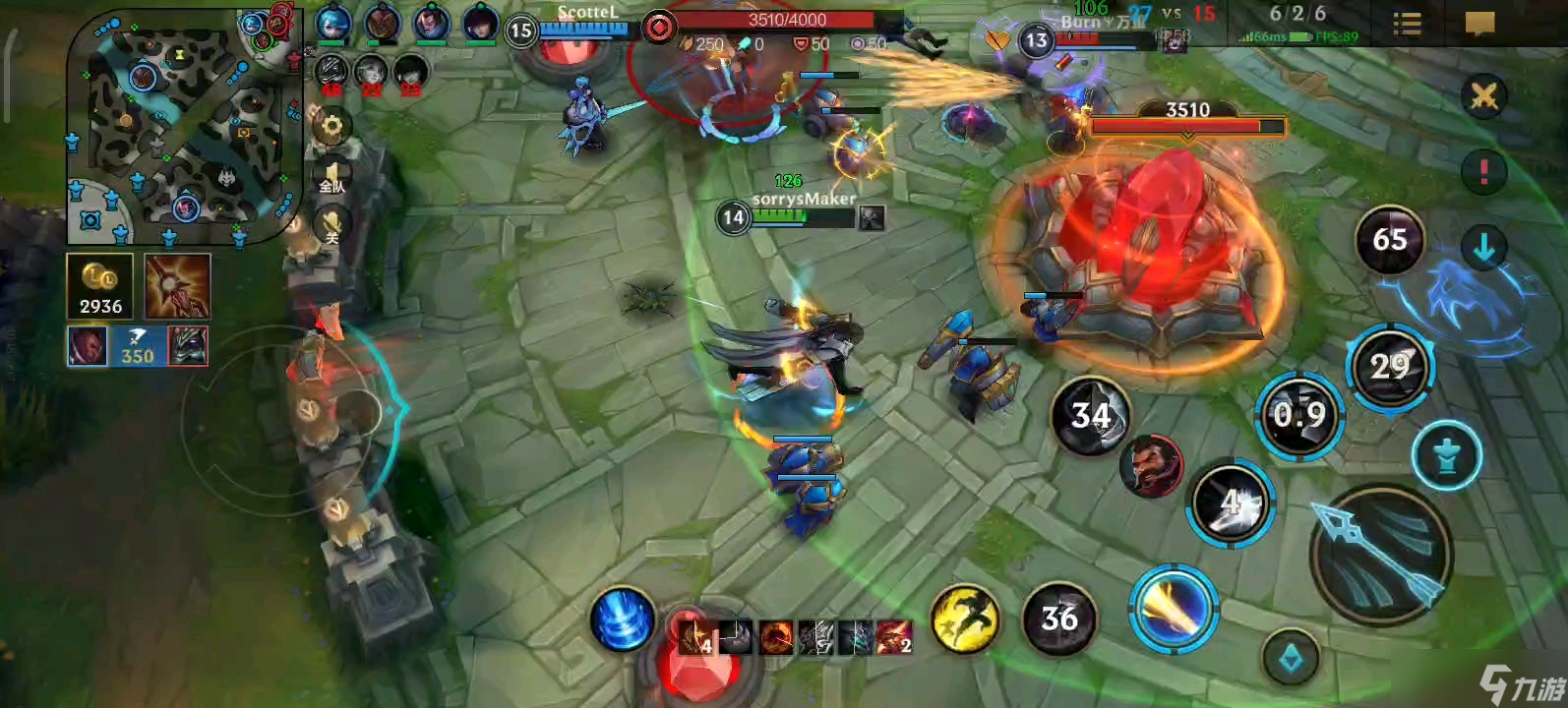
Task: Activate the ability showing cooldown 34
Action: pos(1090,416)
